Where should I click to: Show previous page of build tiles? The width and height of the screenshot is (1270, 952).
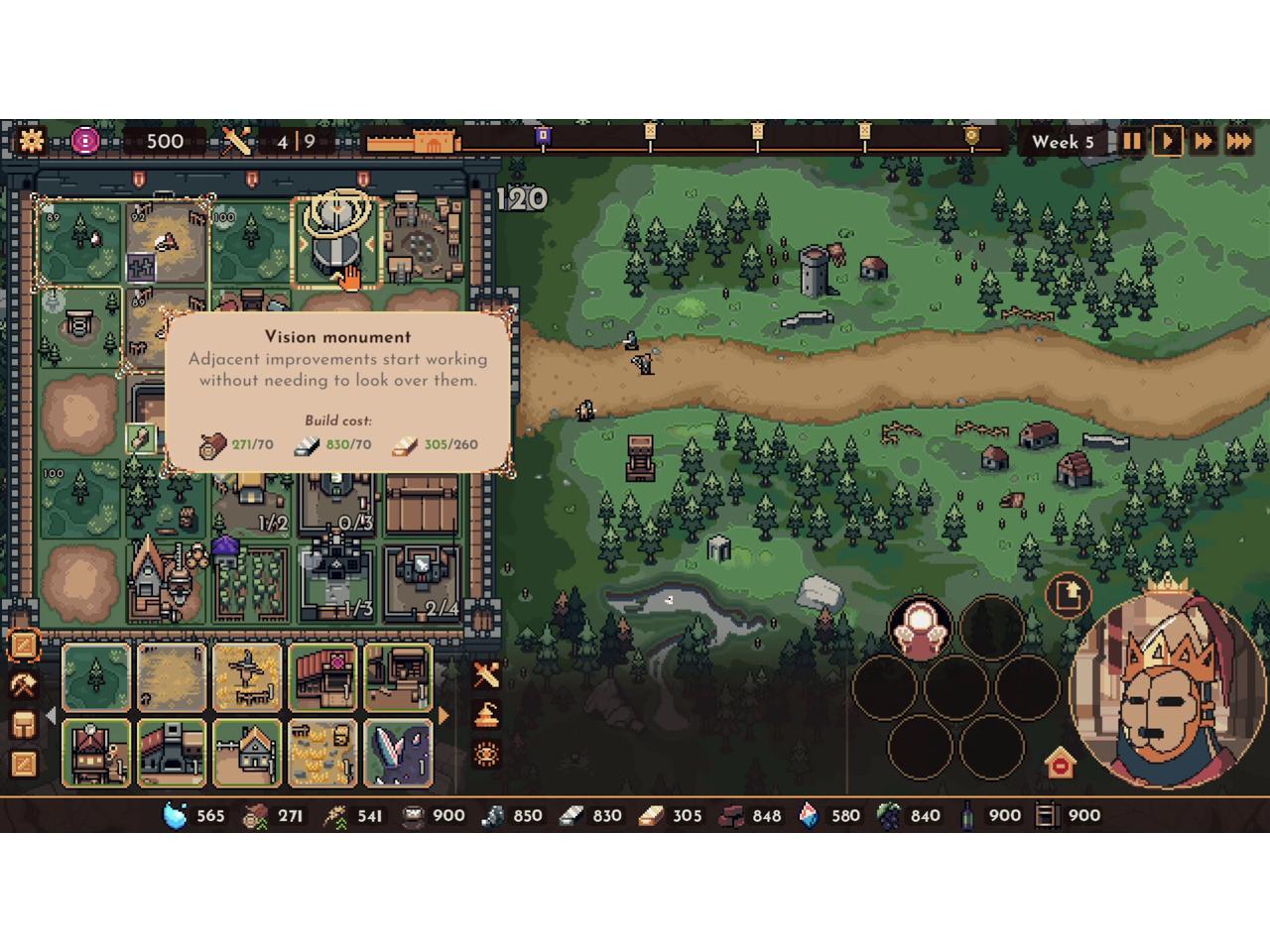point(52,715)
